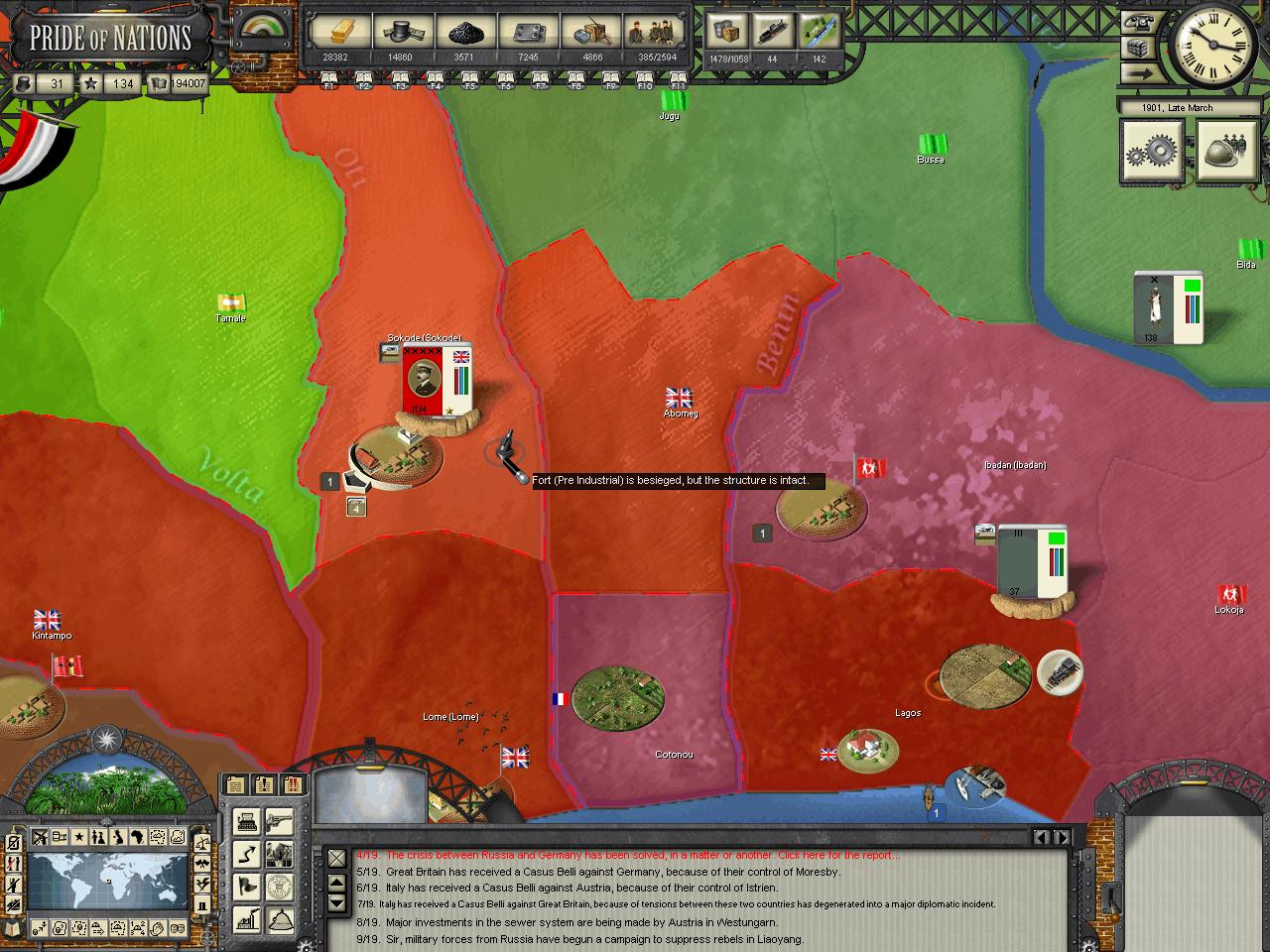
Task: Click the treasure chest button near the clock
Action: [x=1139, y=48]
